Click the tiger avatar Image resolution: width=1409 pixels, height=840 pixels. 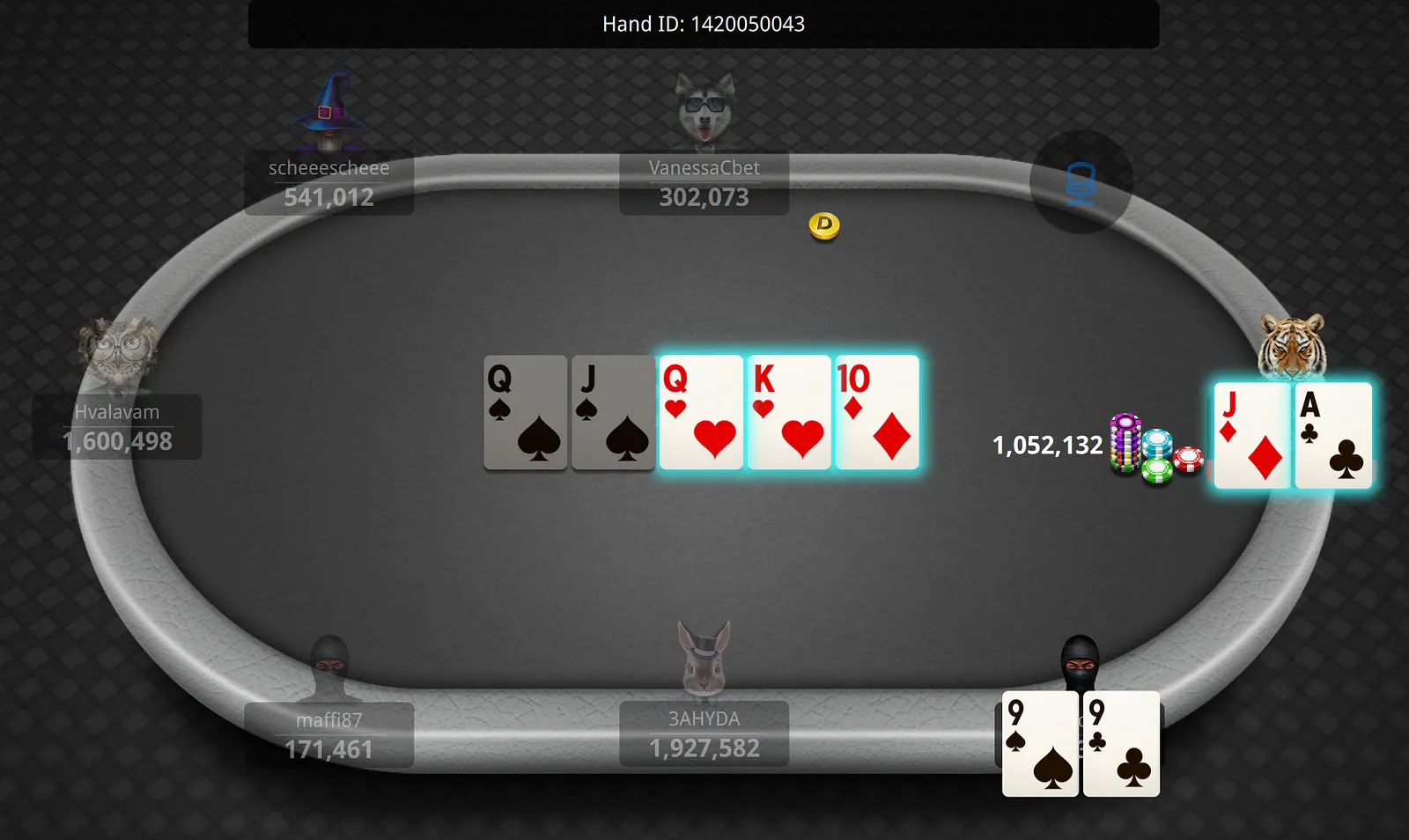[1292, 346]
